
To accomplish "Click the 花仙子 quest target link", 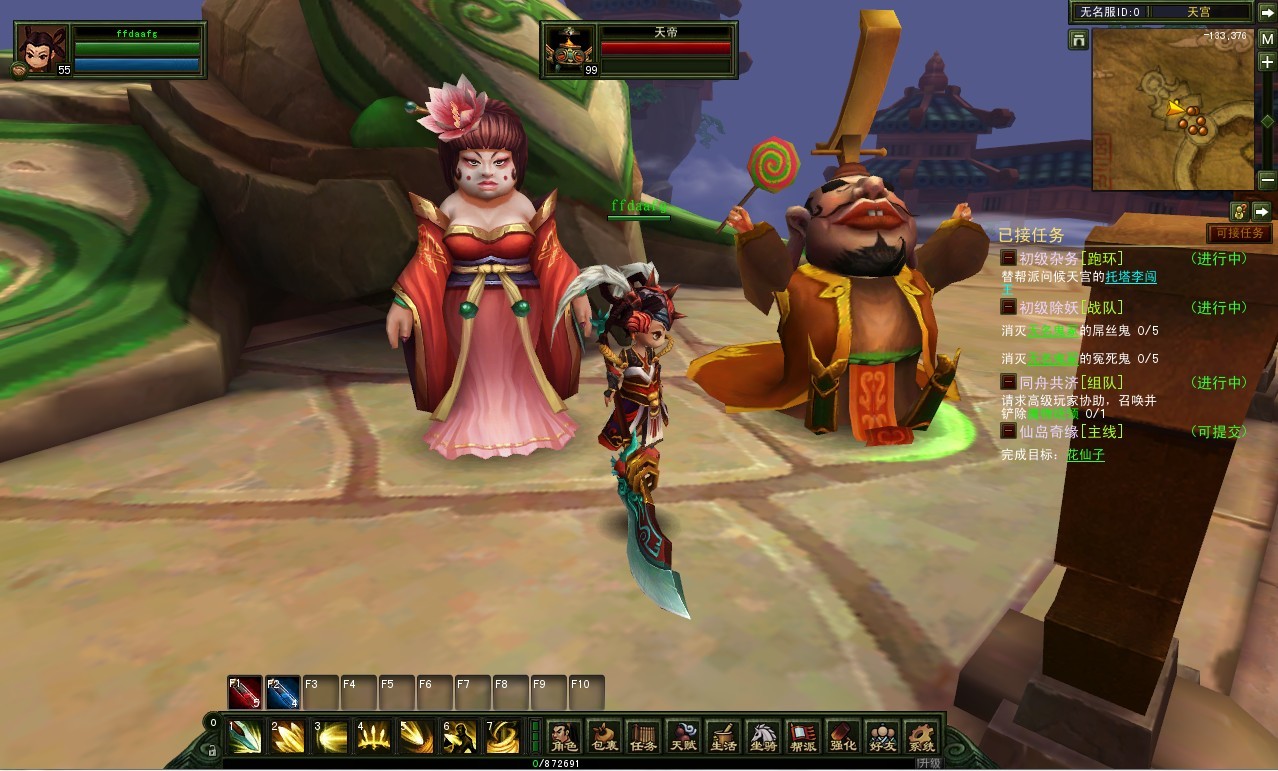I will pos(1085,455).
